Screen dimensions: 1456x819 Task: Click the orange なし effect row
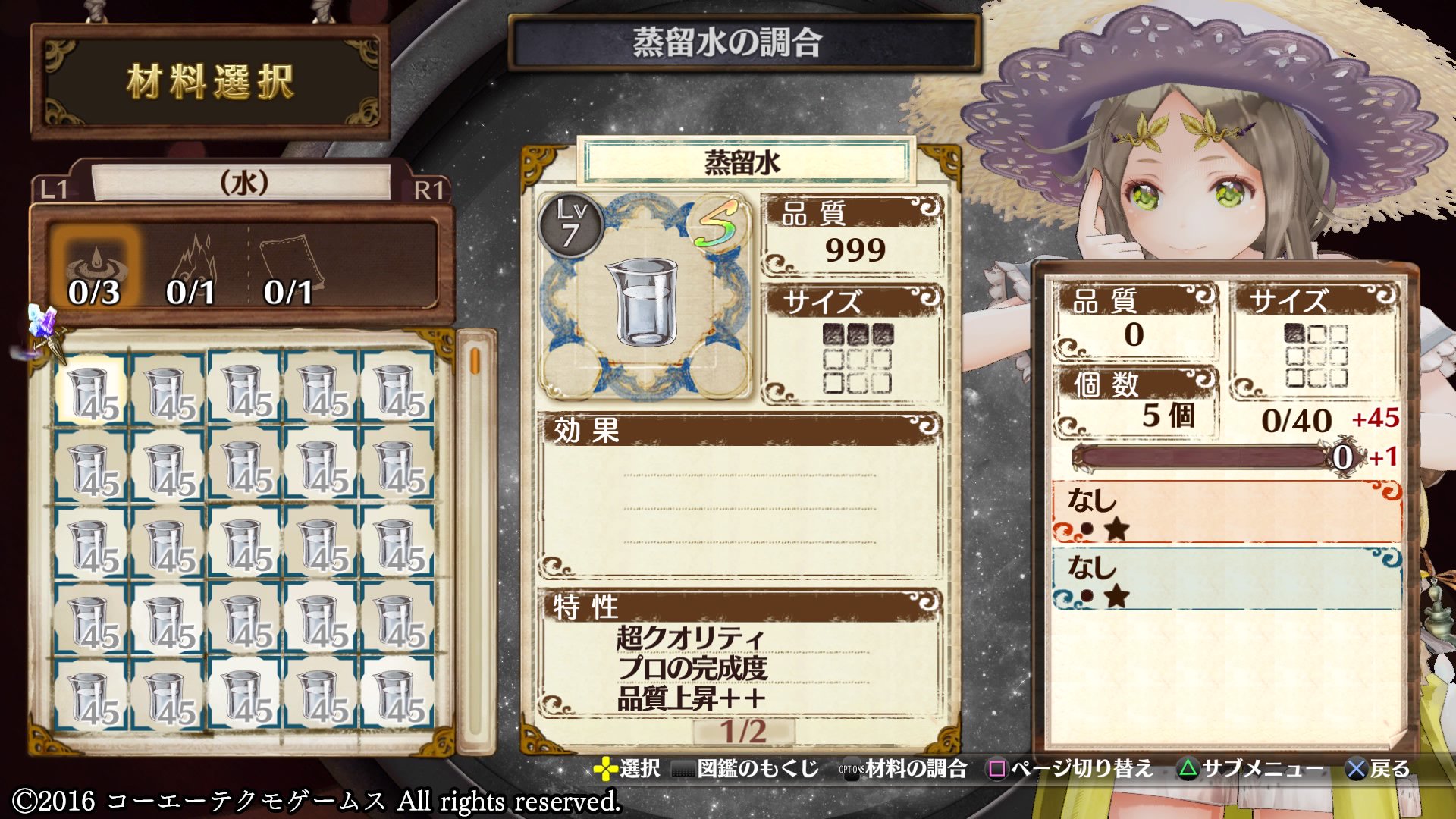click(1226, 512)
